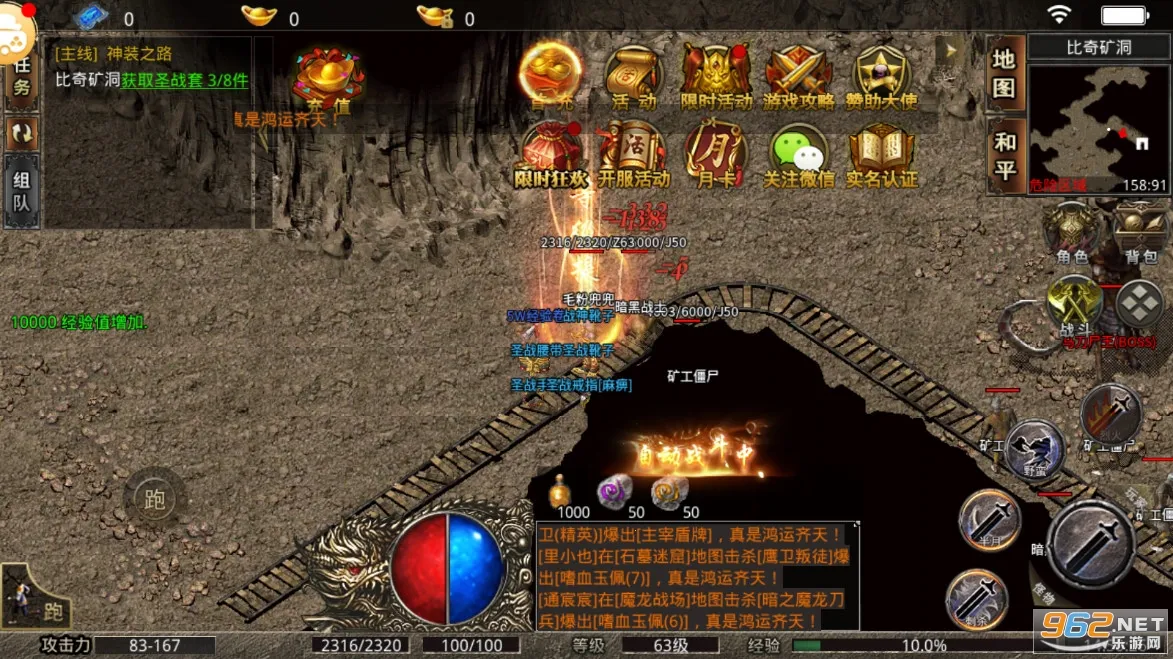Open the 背包 backpack inventory
This screenshot has height=659, width=1173.
[1141, 234]
